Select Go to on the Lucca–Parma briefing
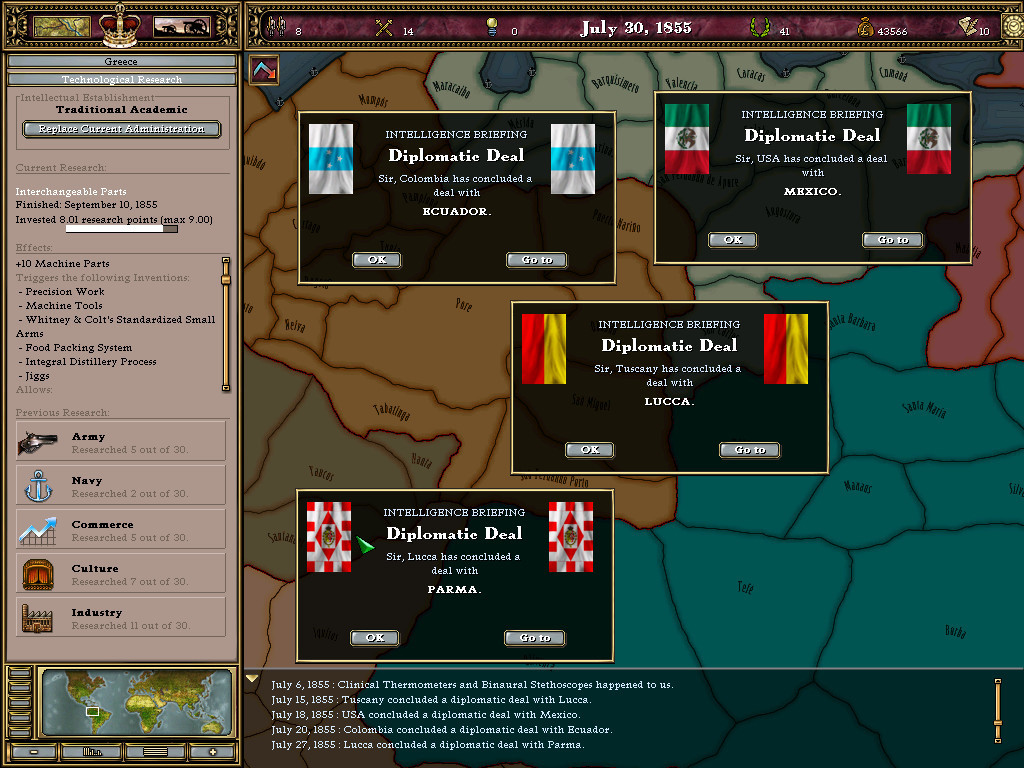This screenshot has width=1024, height=768. point(534,638)
